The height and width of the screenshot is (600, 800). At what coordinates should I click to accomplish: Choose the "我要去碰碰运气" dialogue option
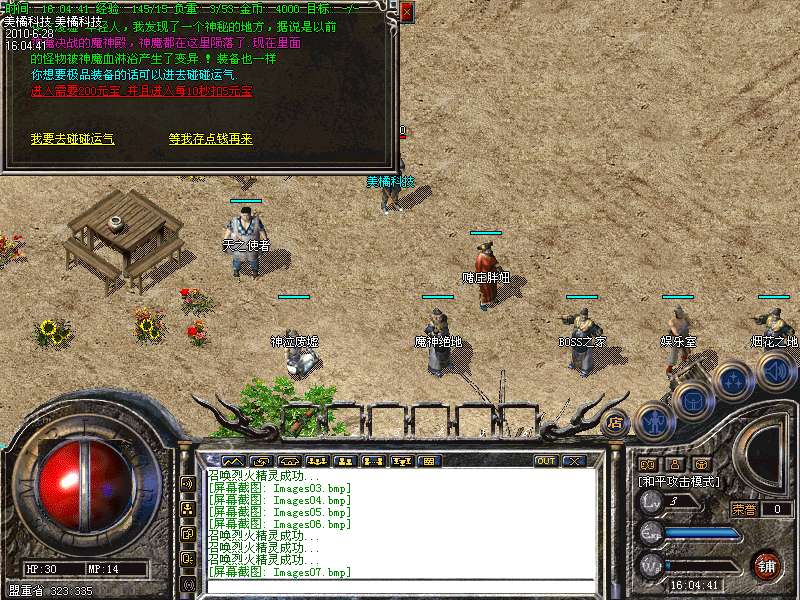(x=72, y=140)
